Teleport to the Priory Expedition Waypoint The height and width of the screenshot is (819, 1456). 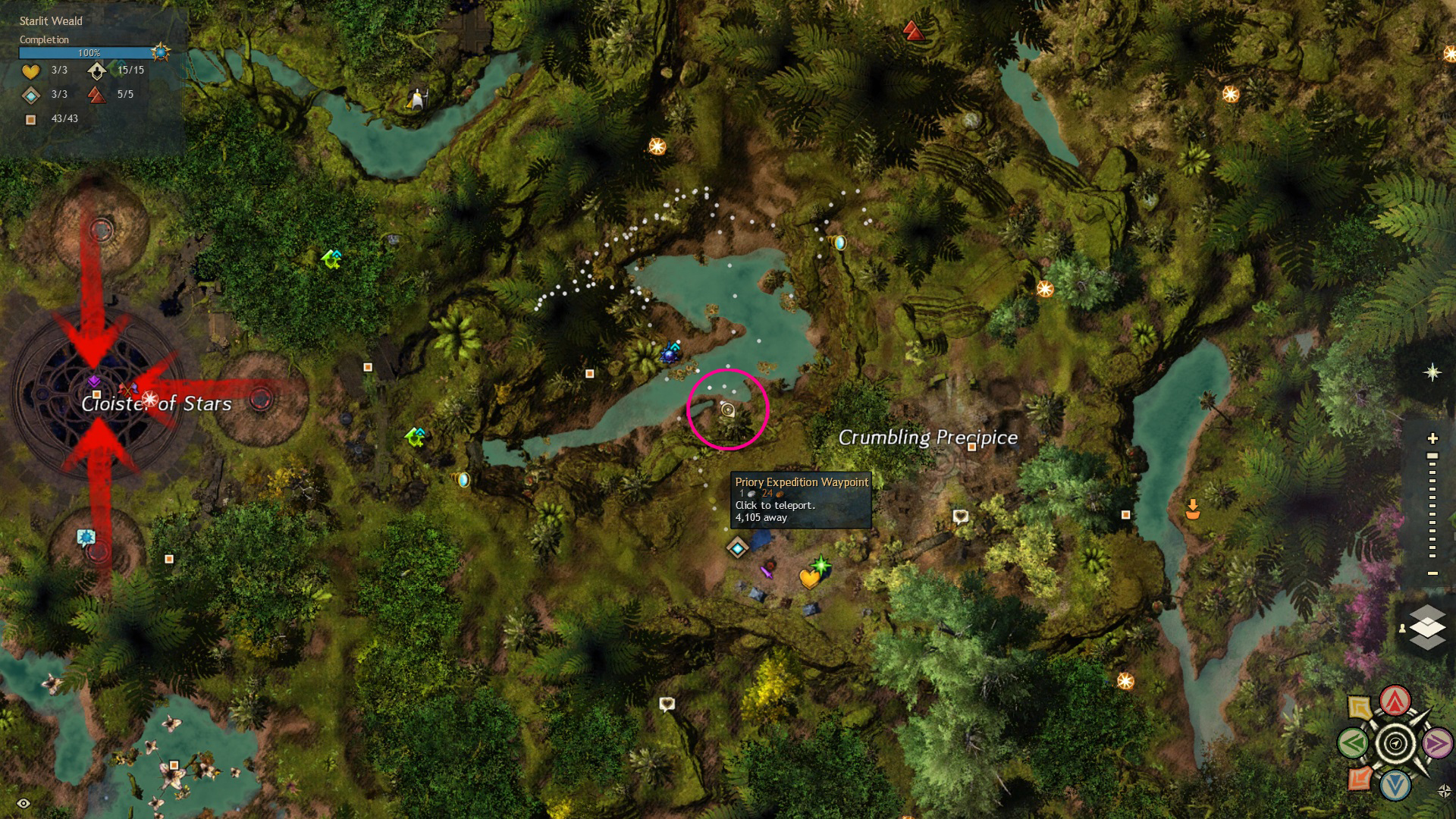[x=737, y=548]
